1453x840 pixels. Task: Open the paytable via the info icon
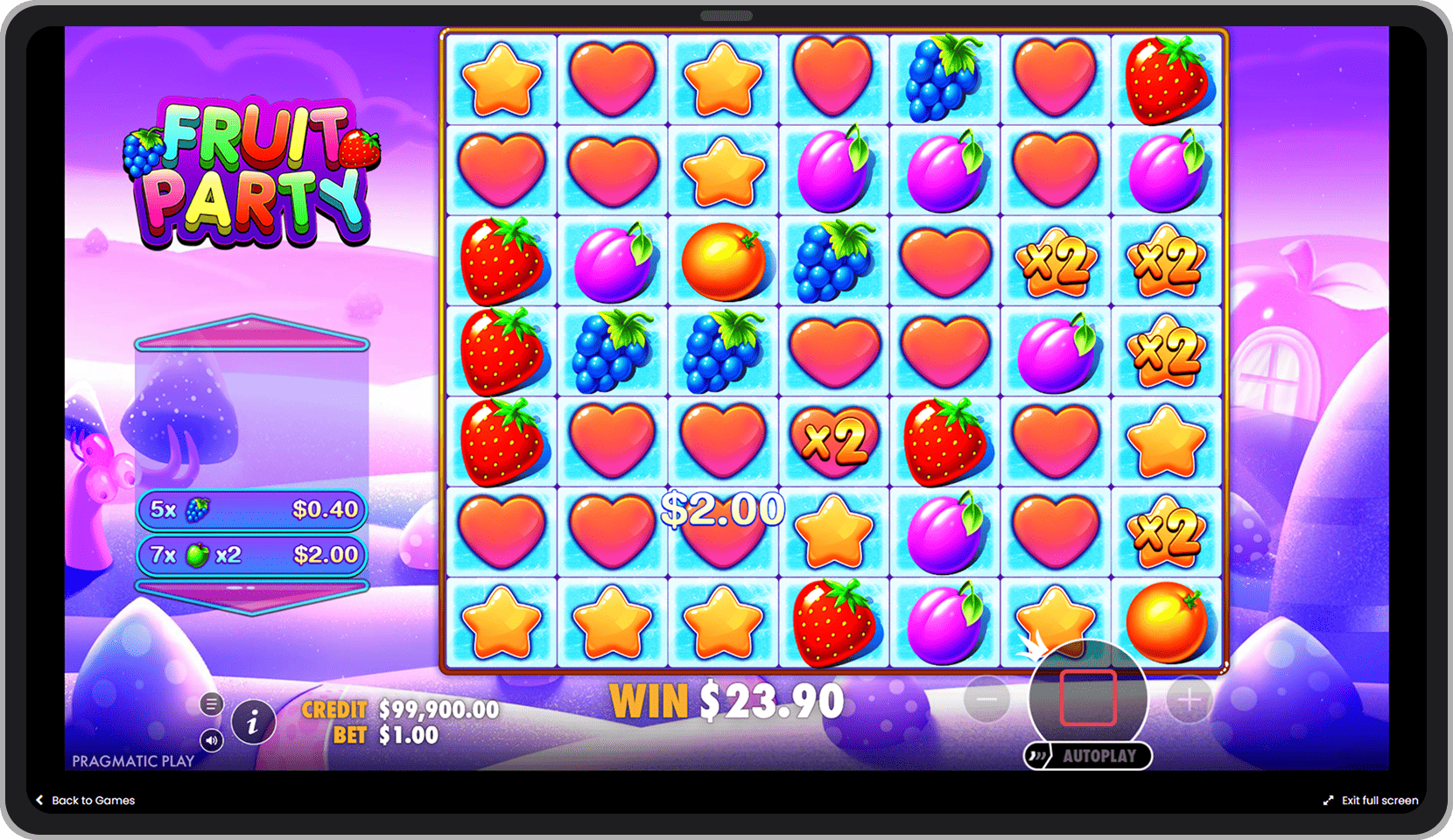(x=253, y=723)
